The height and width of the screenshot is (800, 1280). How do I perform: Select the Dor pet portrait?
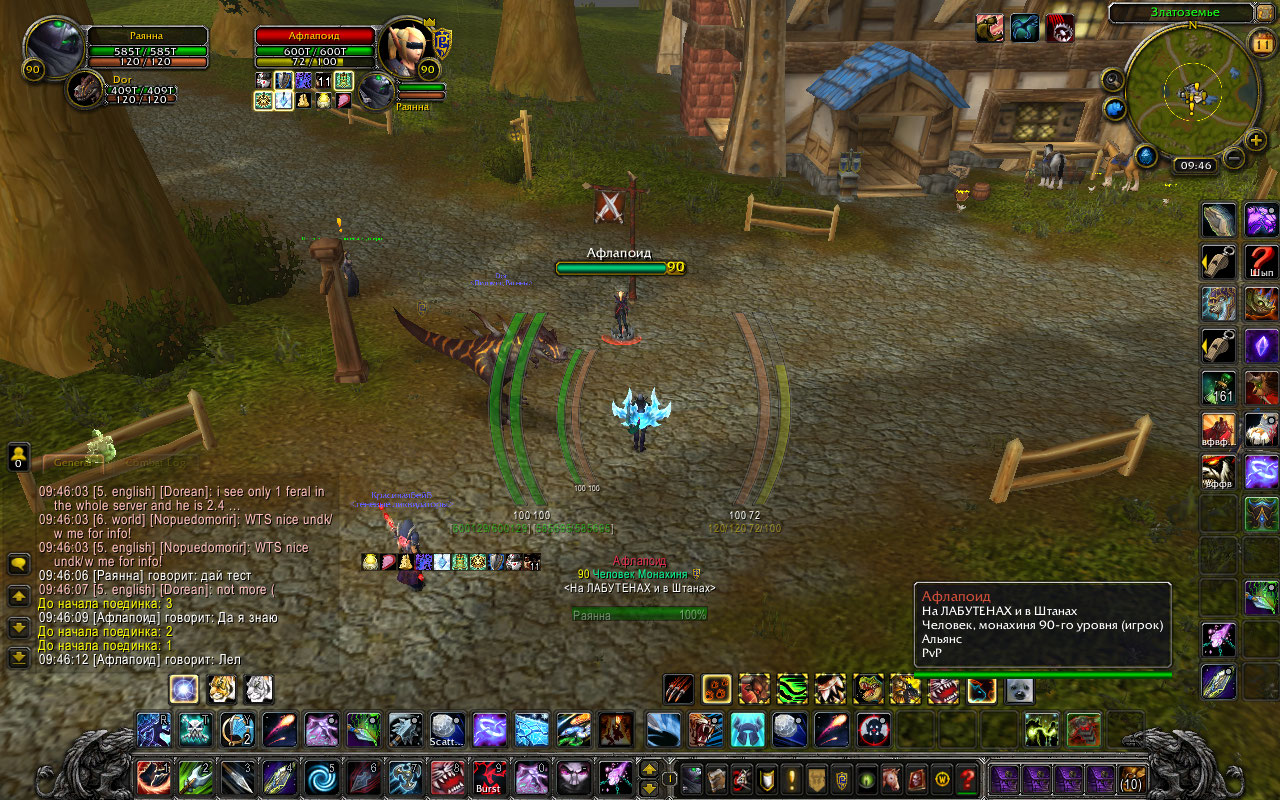(88, 90)
